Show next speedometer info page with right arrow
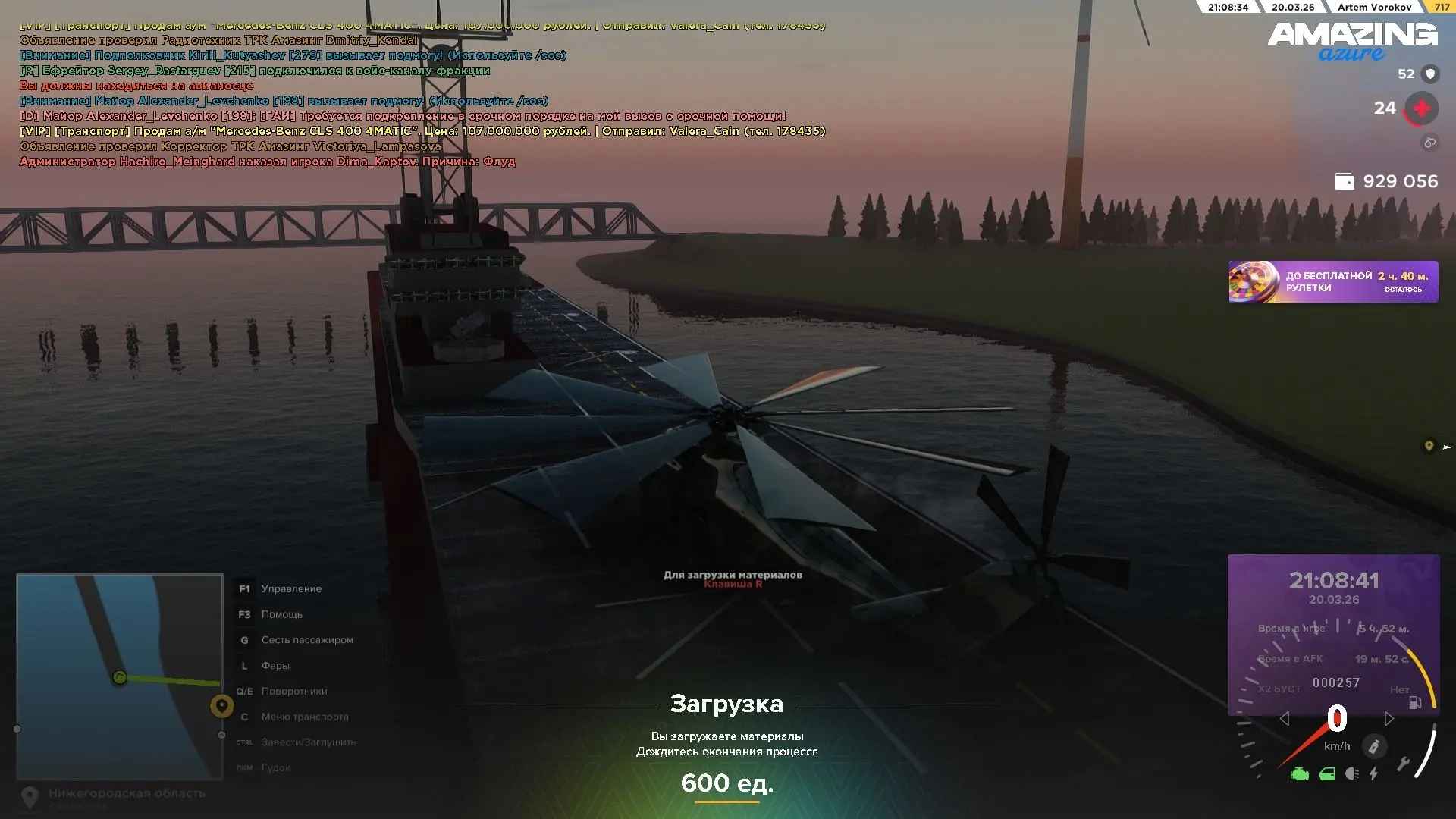This screenshot has width=1456, height=819. coord(1389,718)
